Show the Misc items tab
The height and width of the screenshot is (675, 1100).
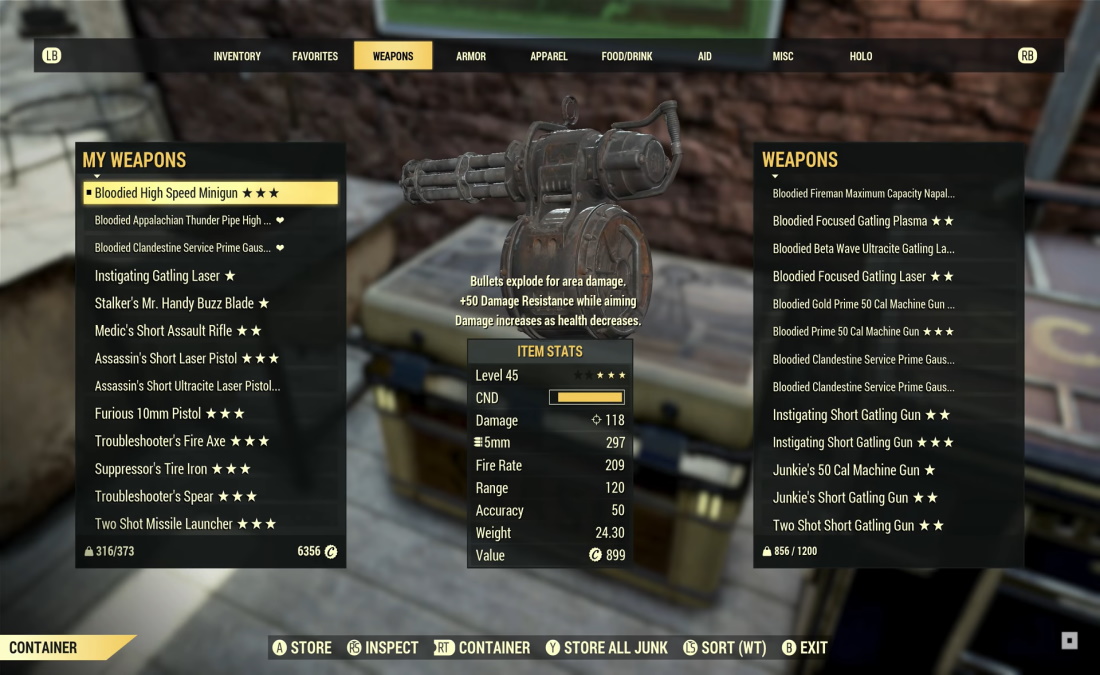click(x=783, y=56)
